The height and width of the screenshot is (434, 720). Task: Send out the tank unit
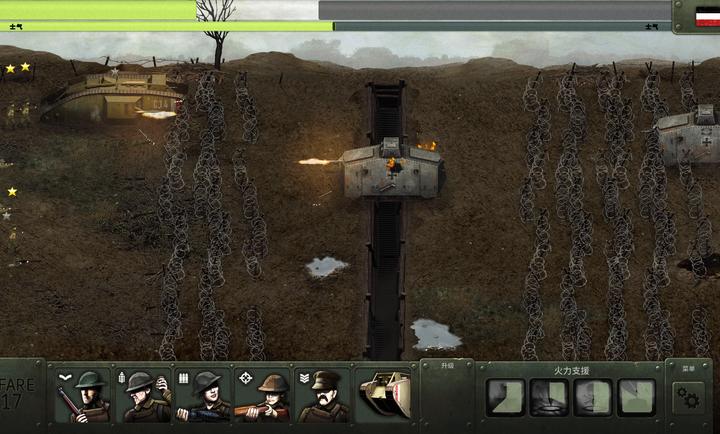[384, 395]
